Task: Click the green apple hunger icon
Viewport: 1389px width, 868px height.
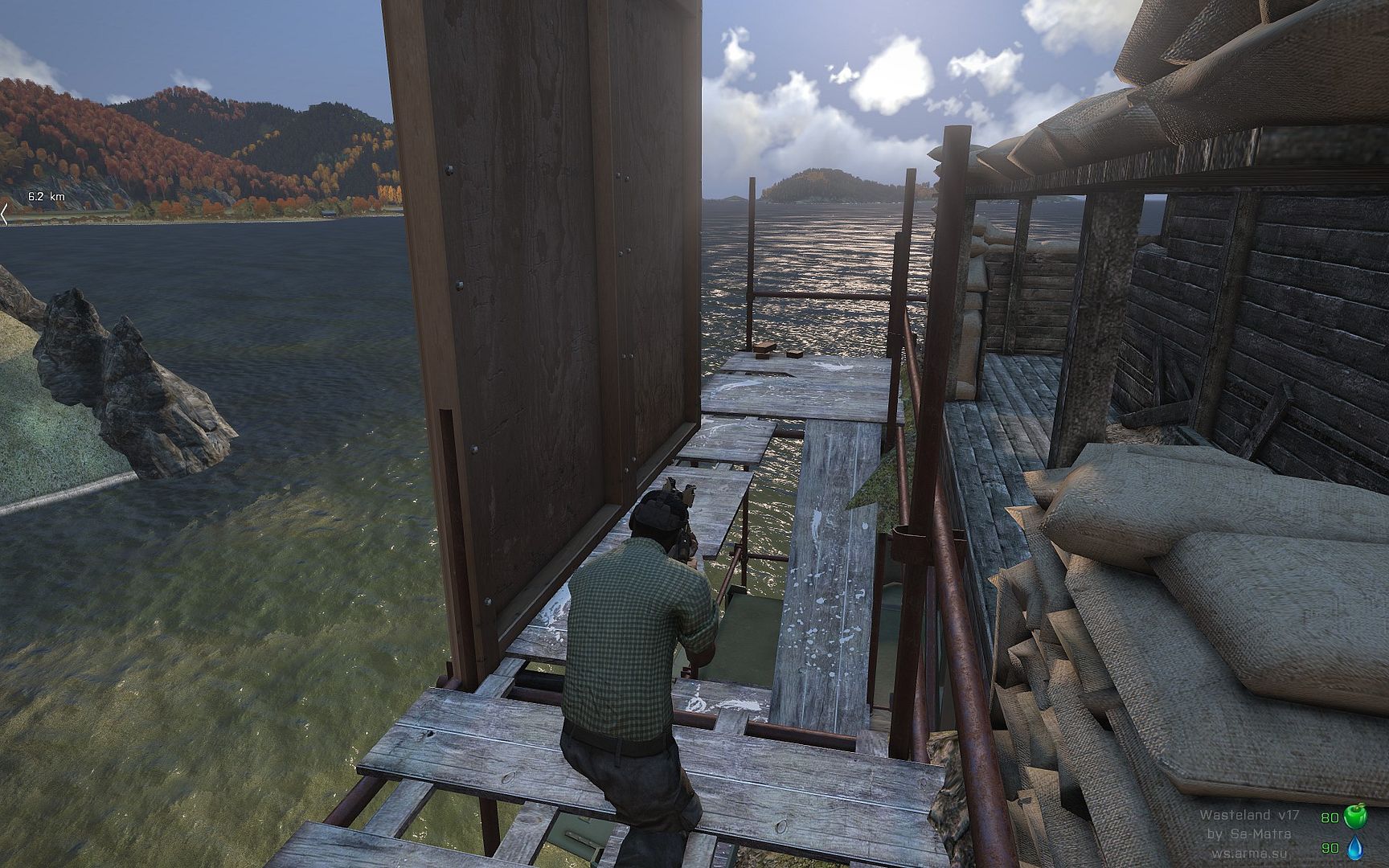Action: (1354, 818)
